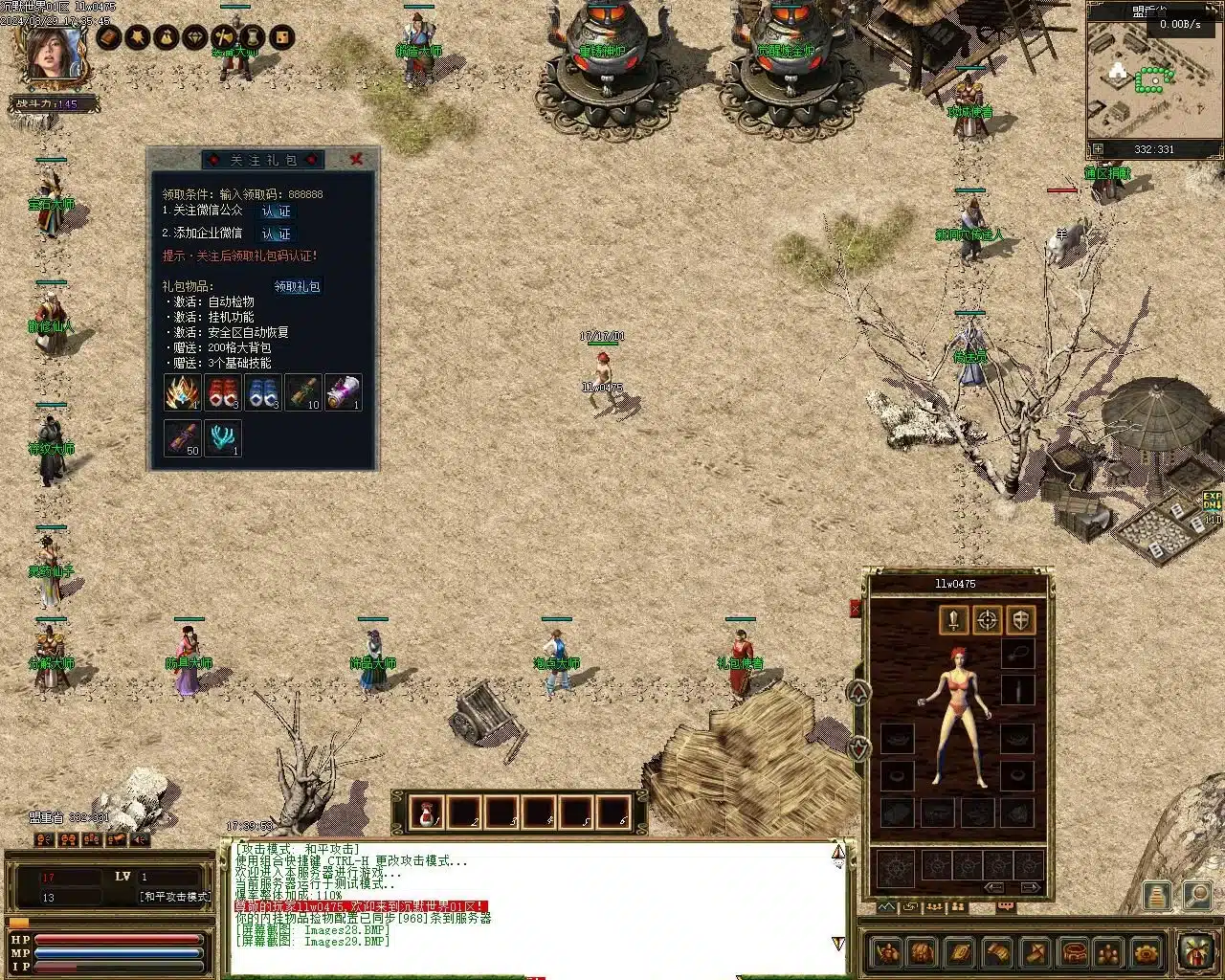Click the magnifying glass button
The width and height of the screenshot is (1225, 980).
coord(1196,895)
